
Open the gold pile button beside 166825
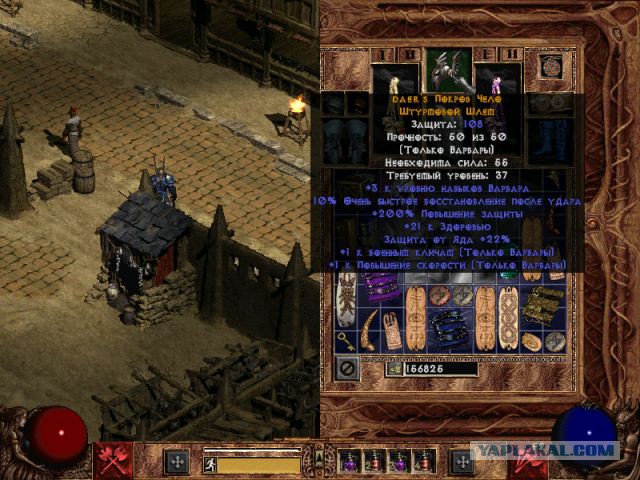pyautogui.click(x=393, y=369)
